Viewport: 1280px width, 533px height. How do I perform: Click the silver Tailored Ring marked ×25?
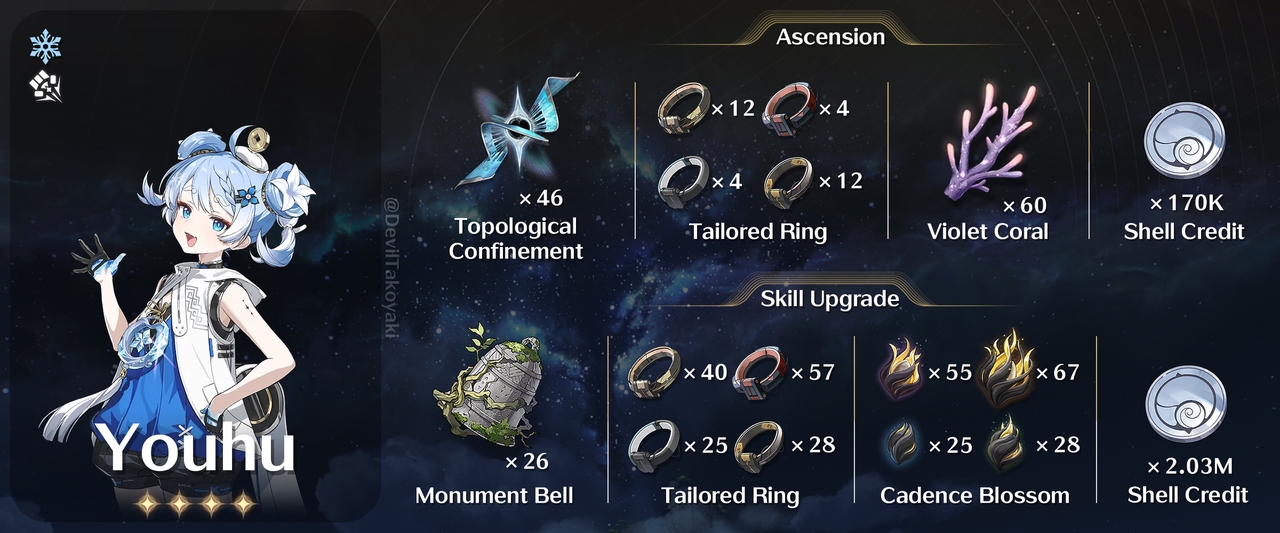point(654,444)
